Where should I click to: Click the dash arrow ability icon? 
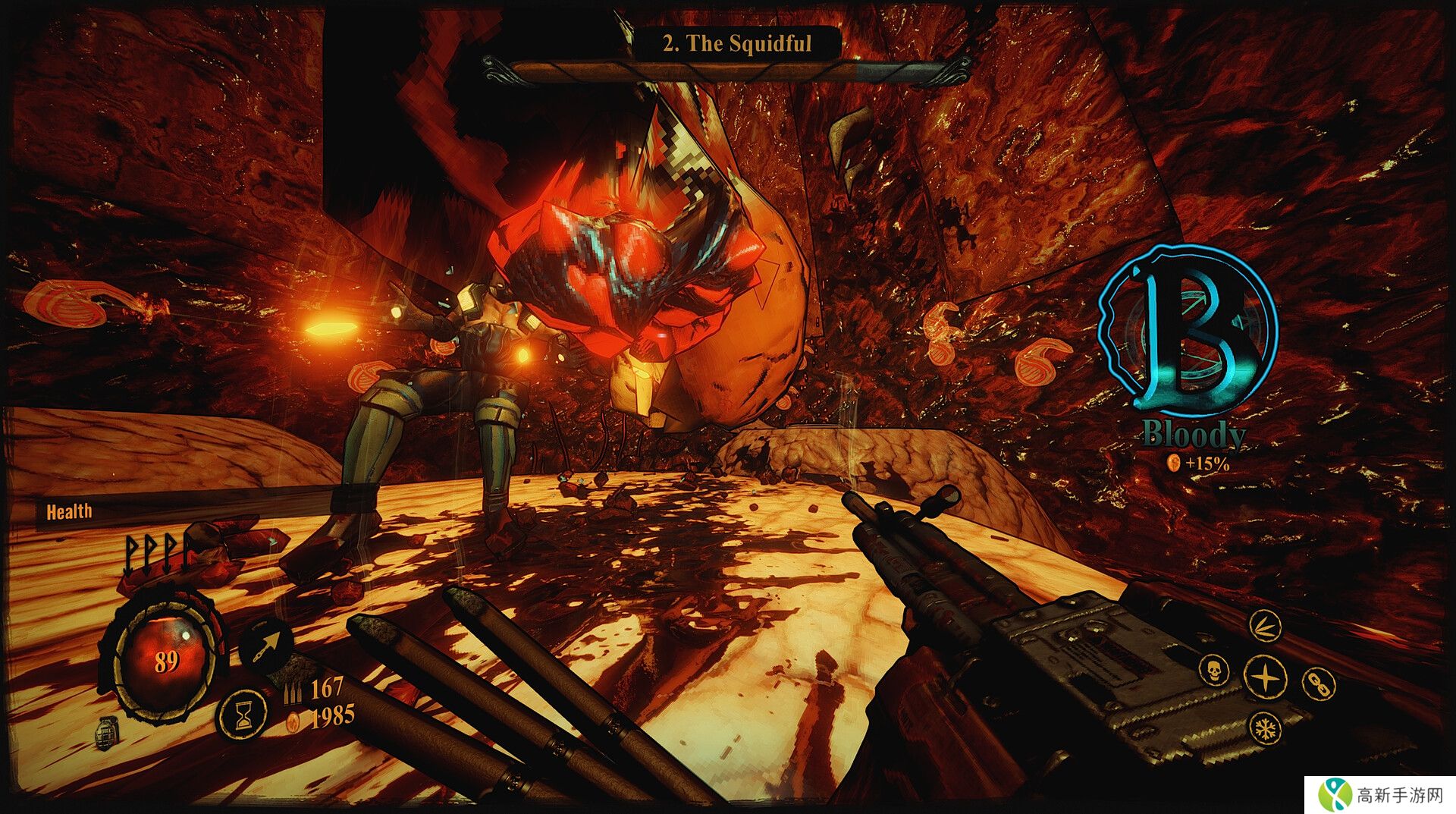click(265, 646)
